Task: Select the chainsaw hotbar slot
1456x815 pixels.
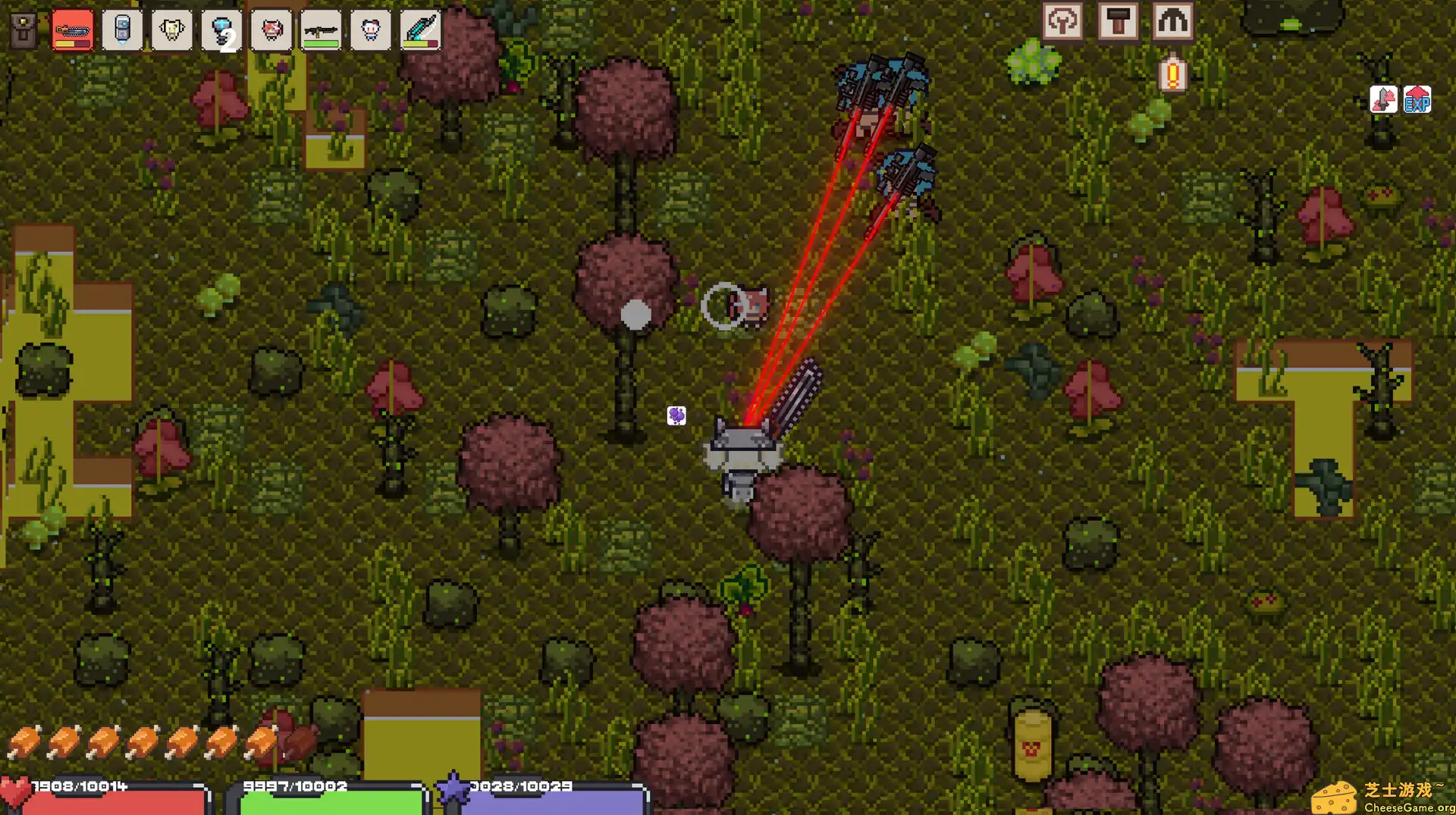Action: point(73,31)
